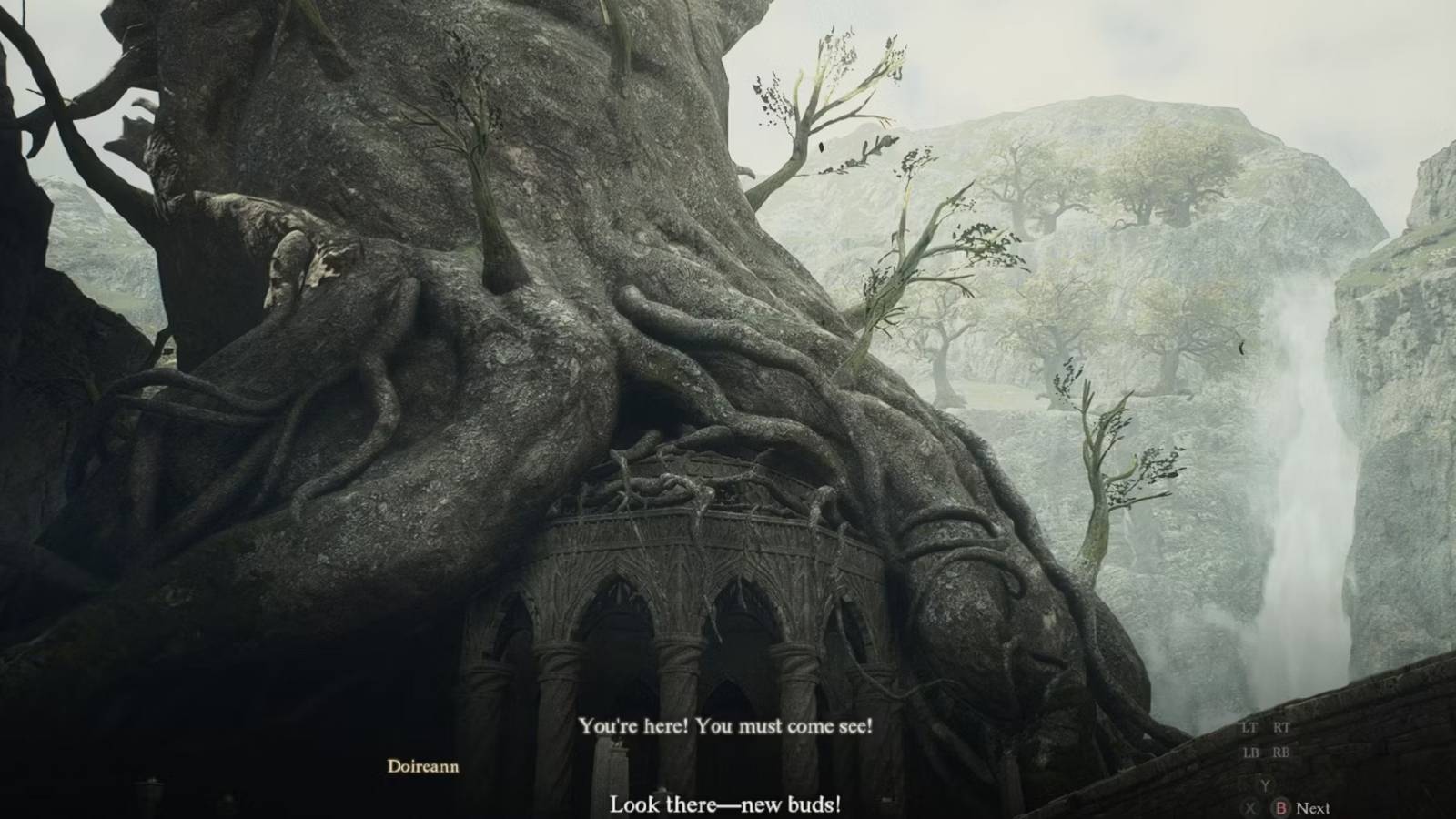Select the subtitle 'You're here! You must come see!'
Screen dimensions: 1456x819
(x=725, y=726)
